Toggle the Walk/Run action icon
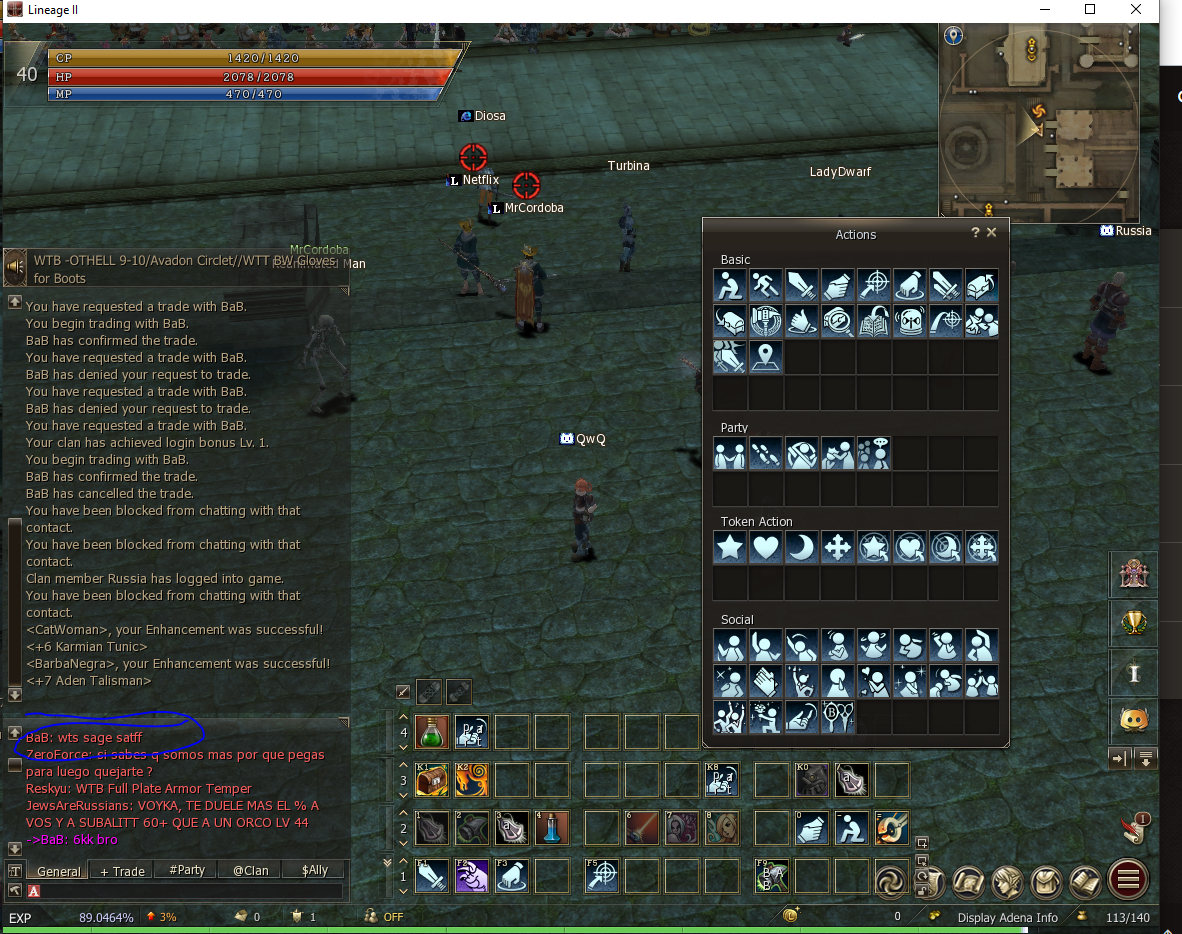1182x934 pixels. (765, 286)
